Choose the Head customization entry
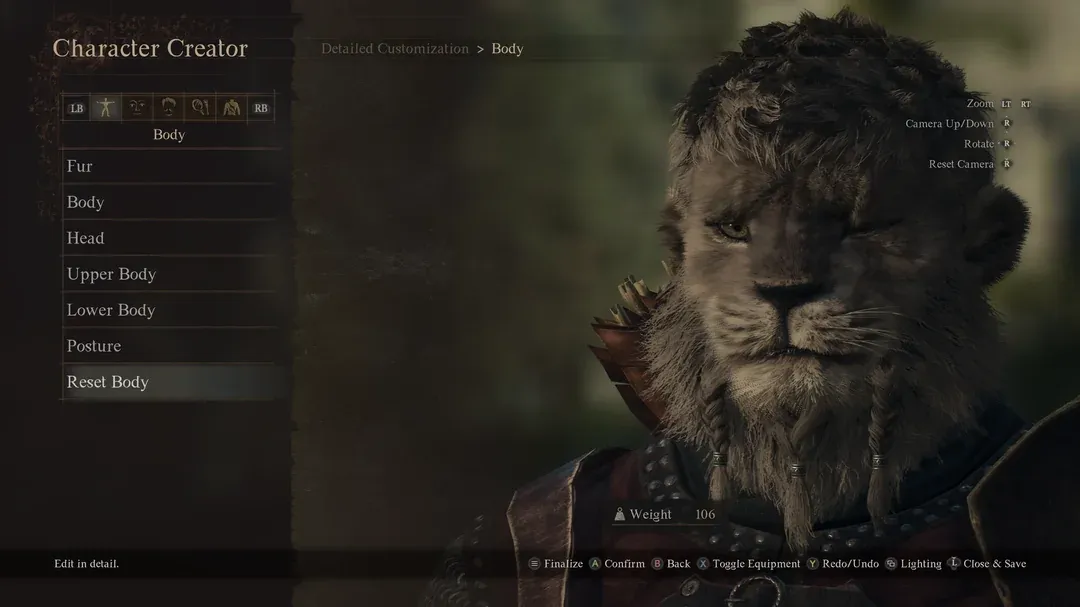This screenshot has height=607, width=1080. 86,238
